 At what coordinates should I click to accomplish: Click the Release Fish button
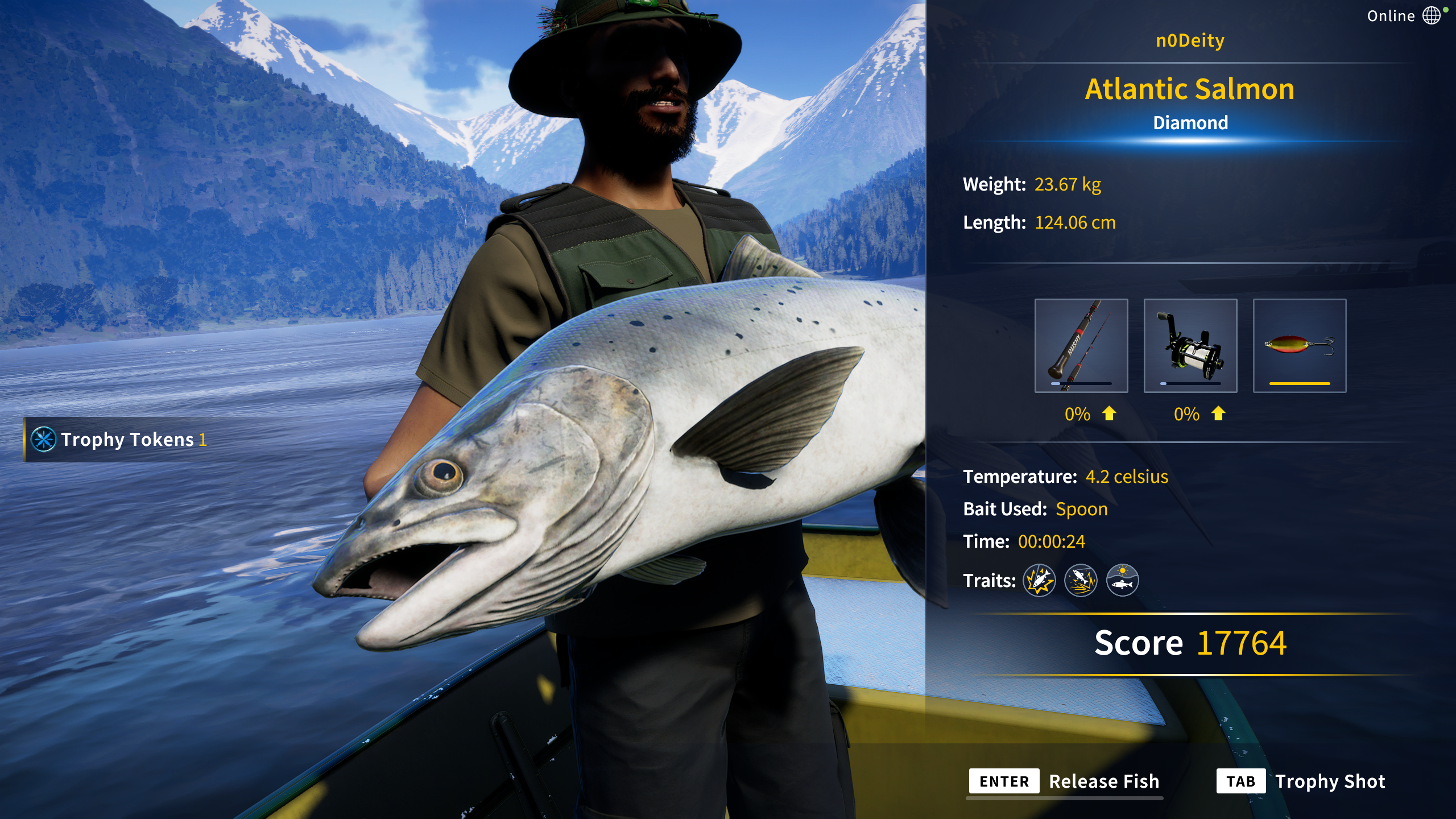coord(1065,781)
